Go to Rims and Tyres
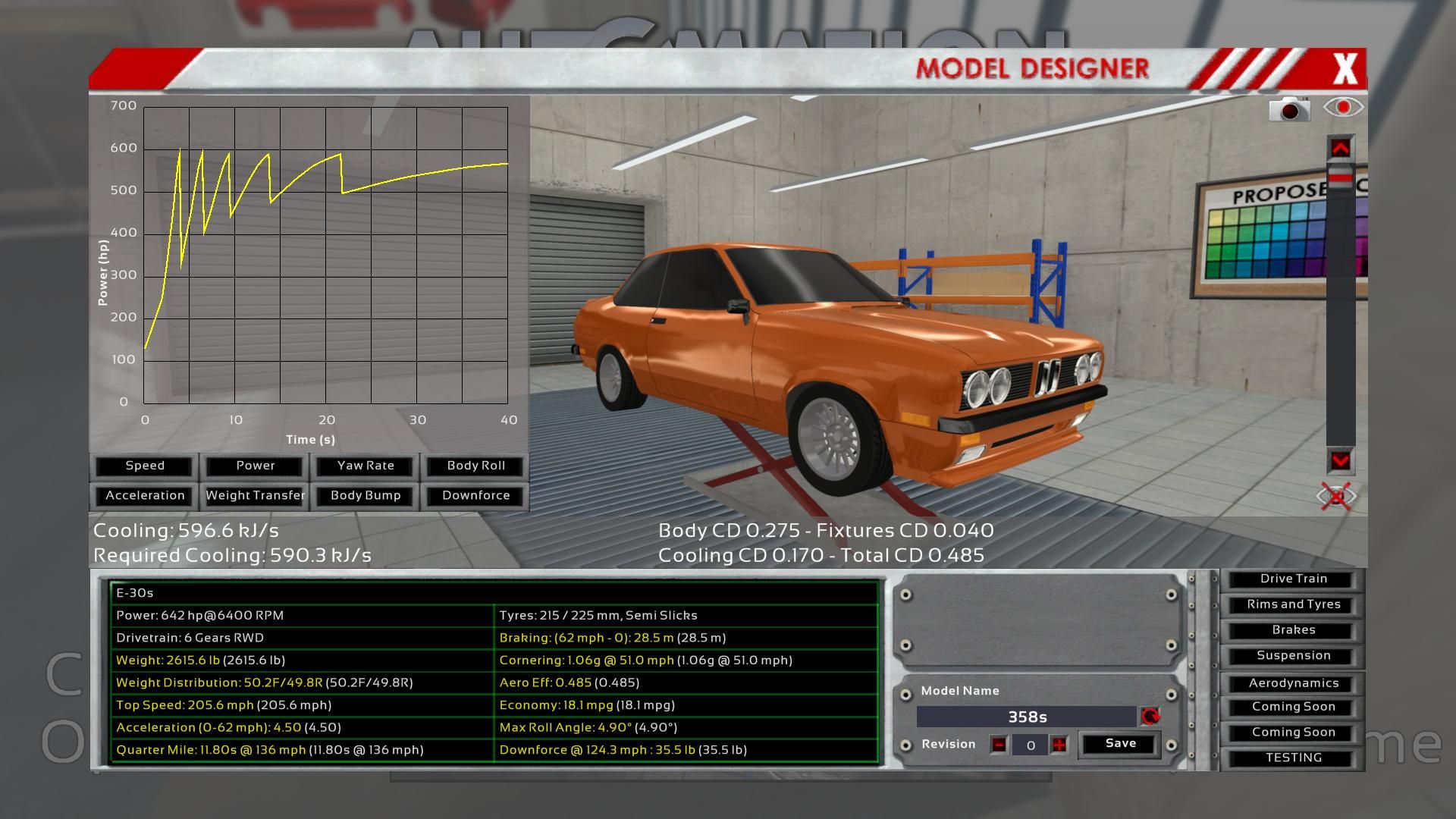The image size is (1456, 819). pos(1293,604)
